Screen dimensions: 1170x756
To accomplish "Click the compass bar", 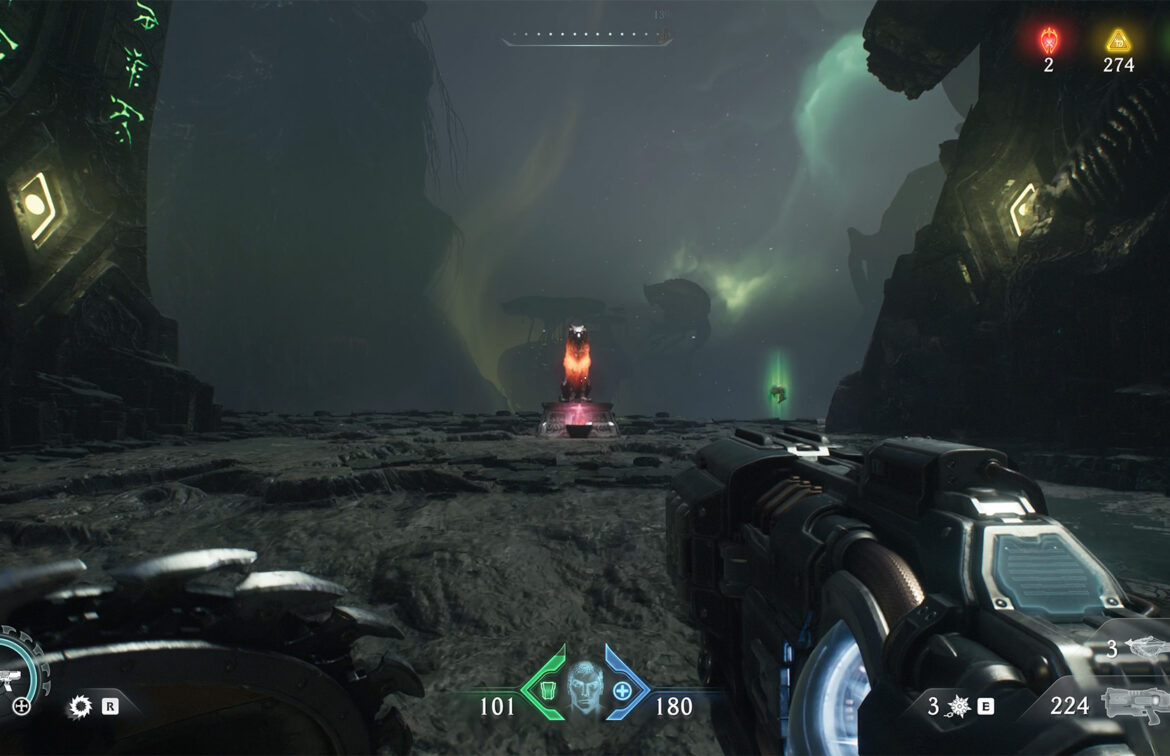I will (x=586, y=40).
